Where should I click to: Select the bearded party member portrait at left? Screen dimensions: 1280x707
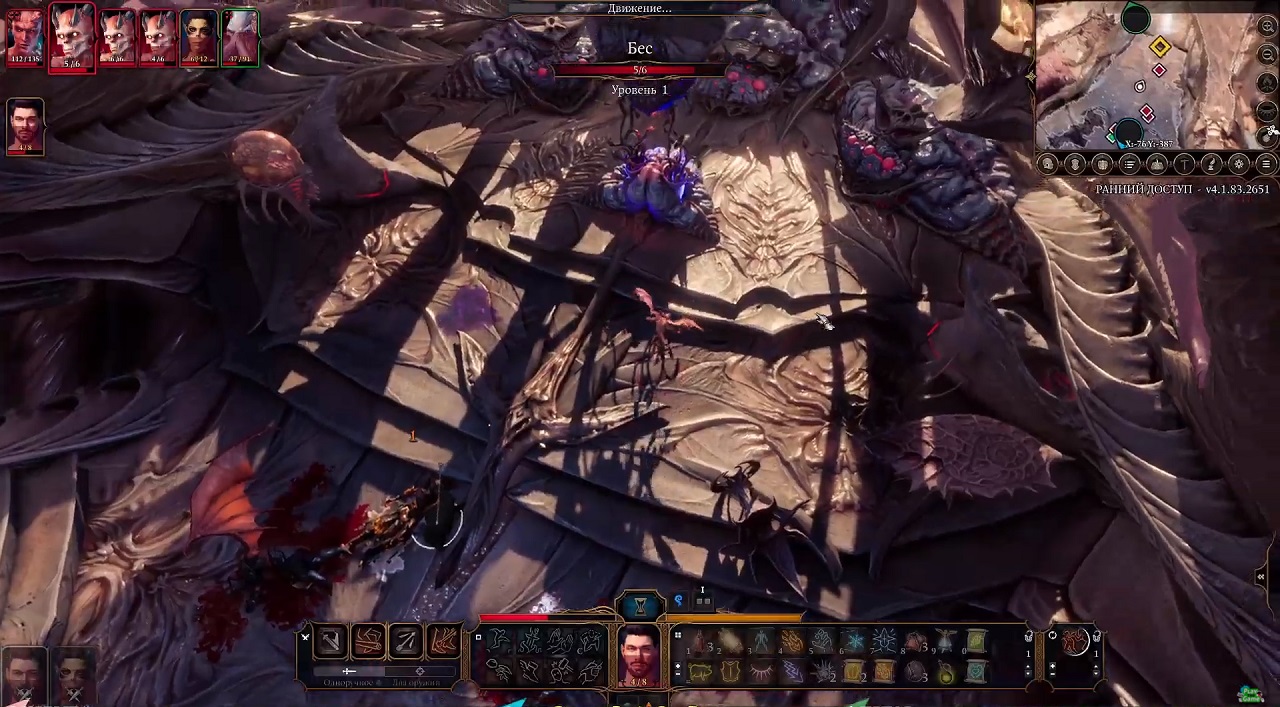point(25,126)
